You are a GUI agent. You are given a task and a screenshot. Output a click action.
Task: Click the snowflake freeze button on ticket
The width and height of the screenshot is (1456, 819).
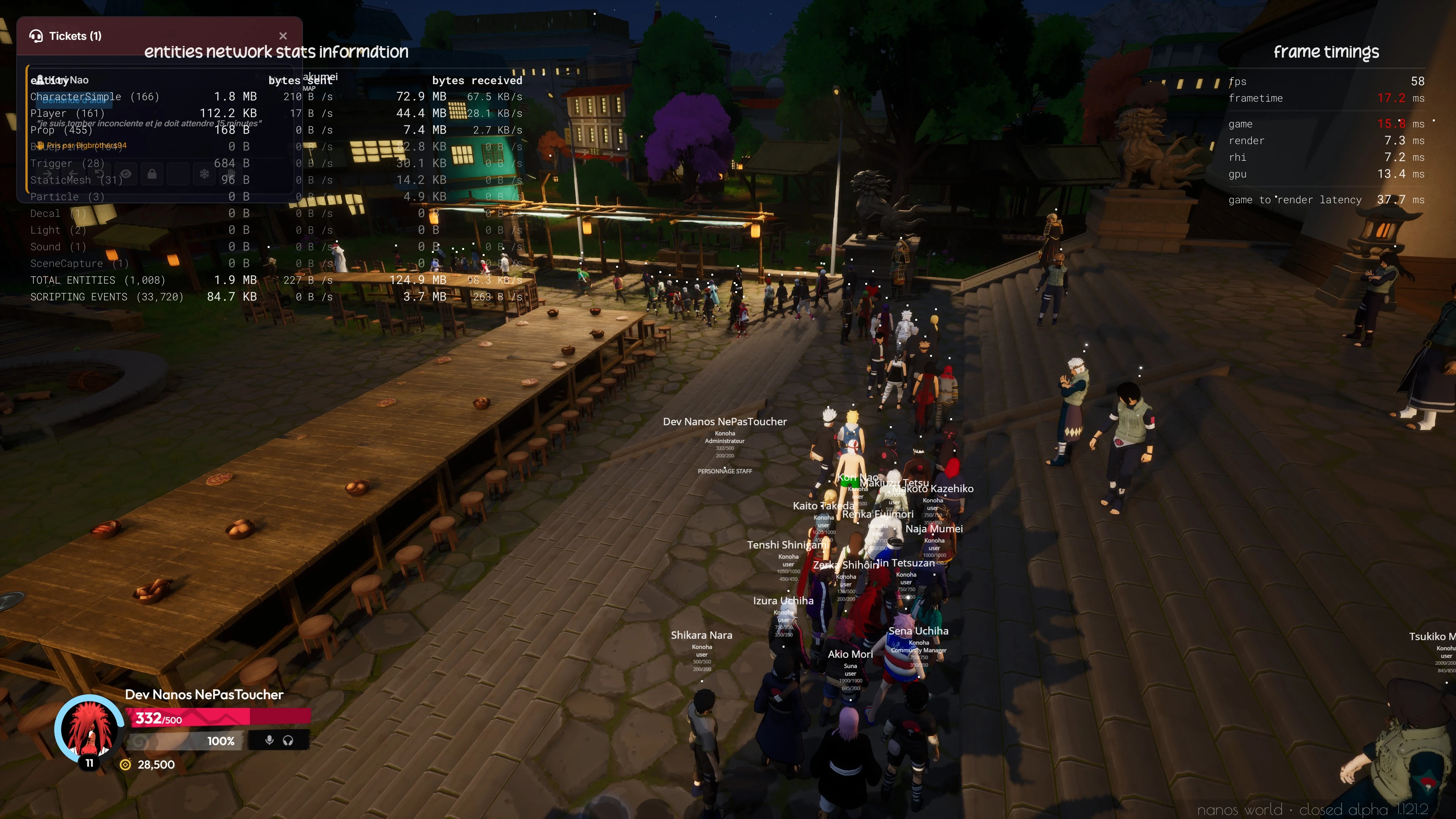coord(204,174)
